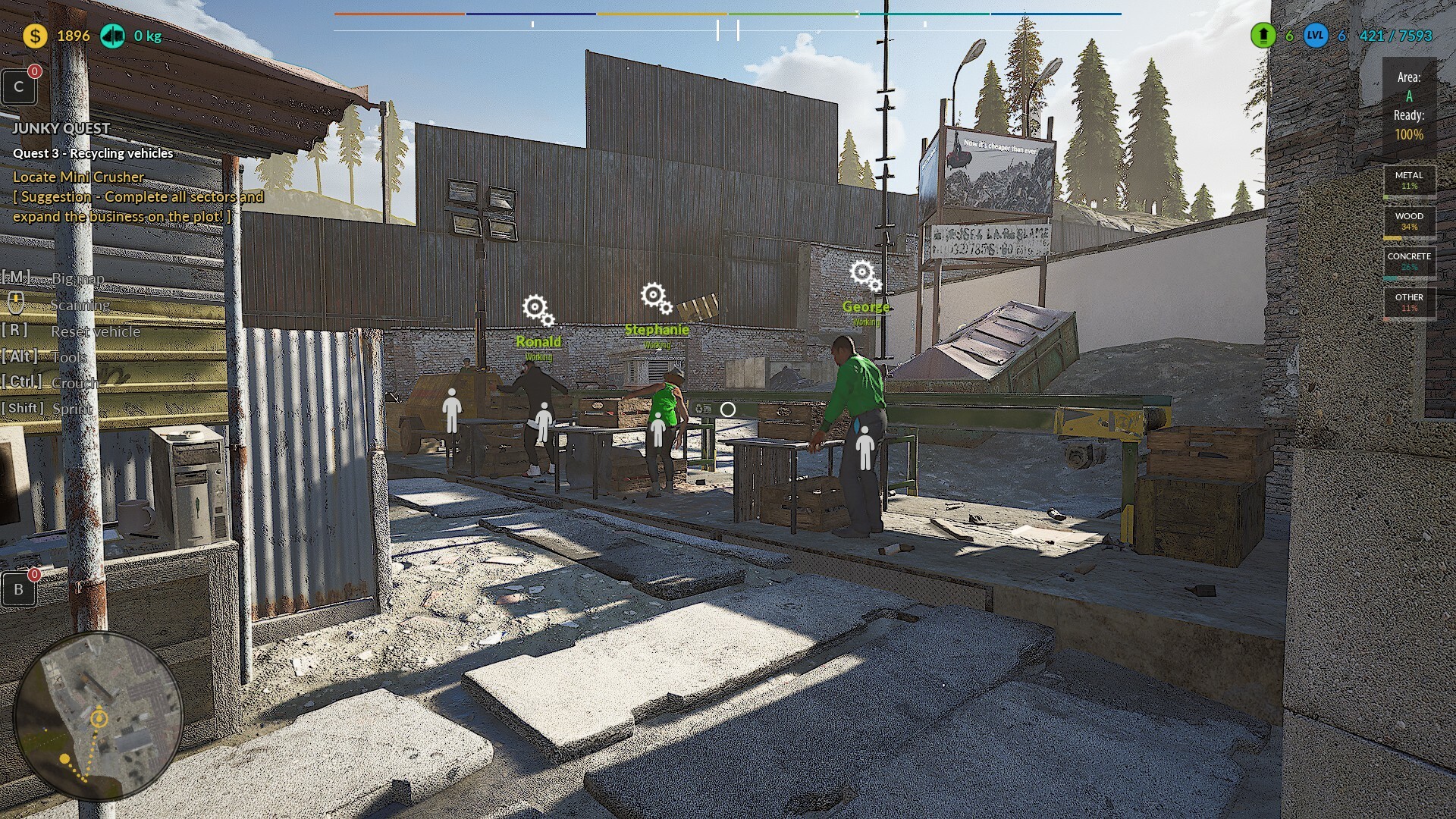1456x819 pixels.
Task: Click the mouse Scanning icon
Action: tap(16, 301)
